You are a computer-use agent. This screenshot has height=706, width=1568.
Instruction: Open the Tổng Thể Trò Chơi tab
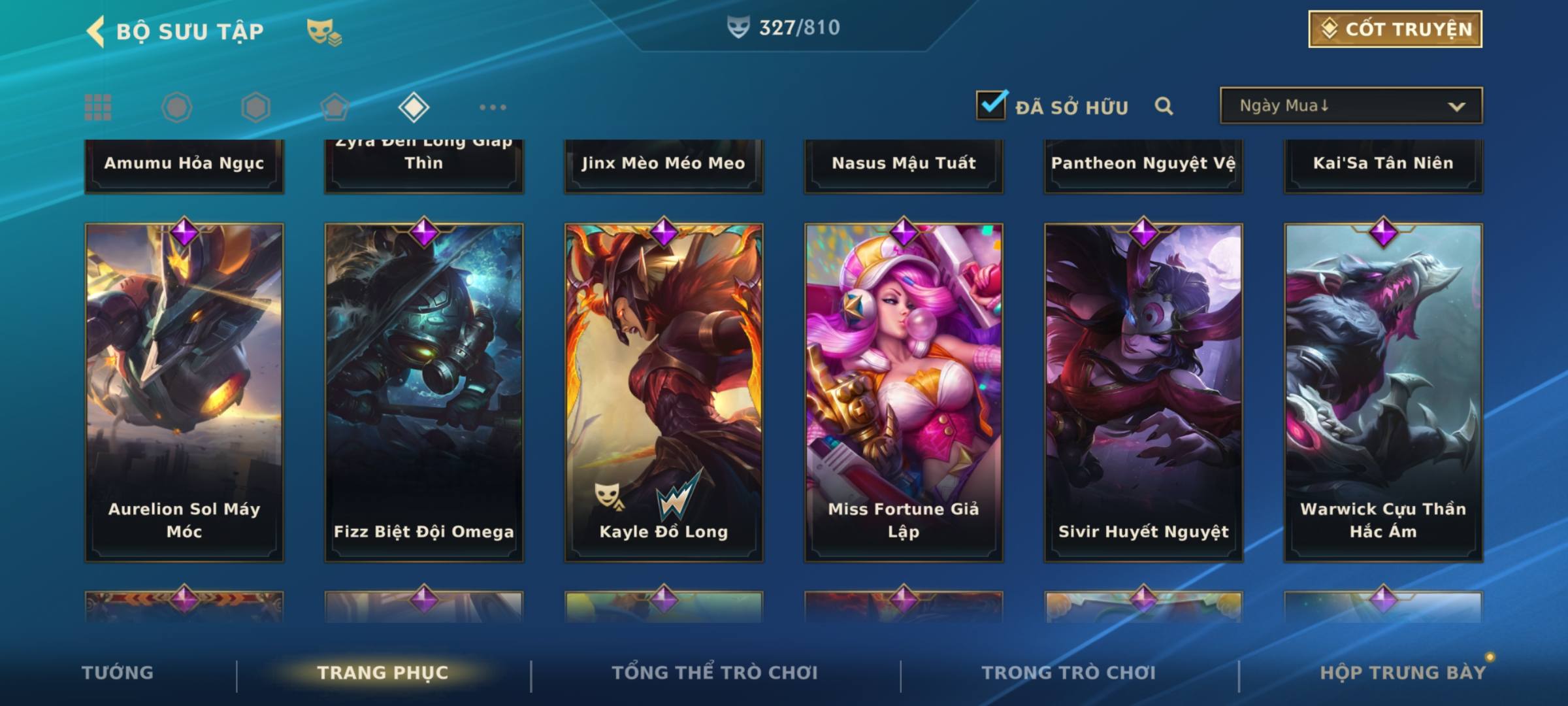tap(715, 673)
